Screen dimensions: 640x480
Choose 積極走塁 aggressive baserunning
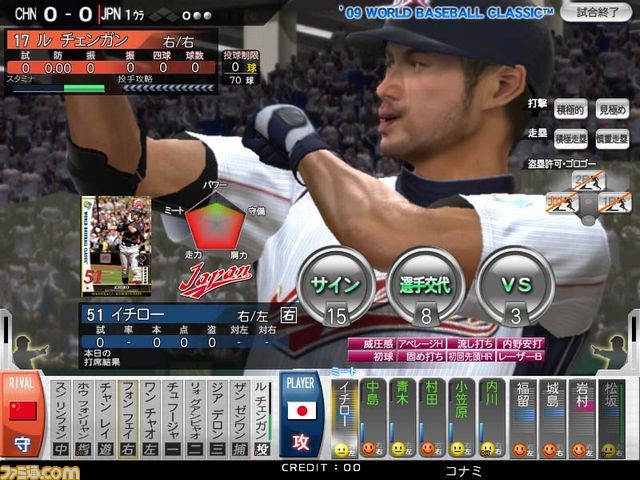point(570,139)
